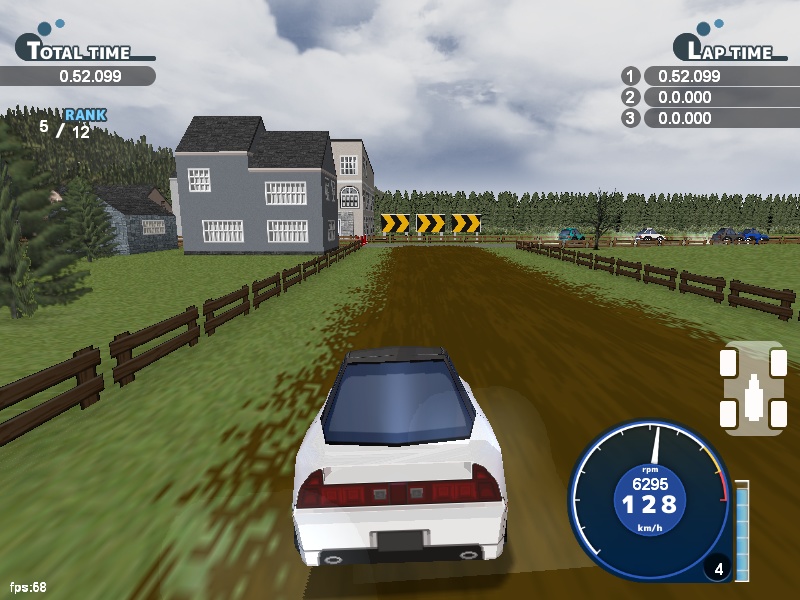800x600 pixels.
Task: Click the car damage diagram icon
Action: [754, 389]
